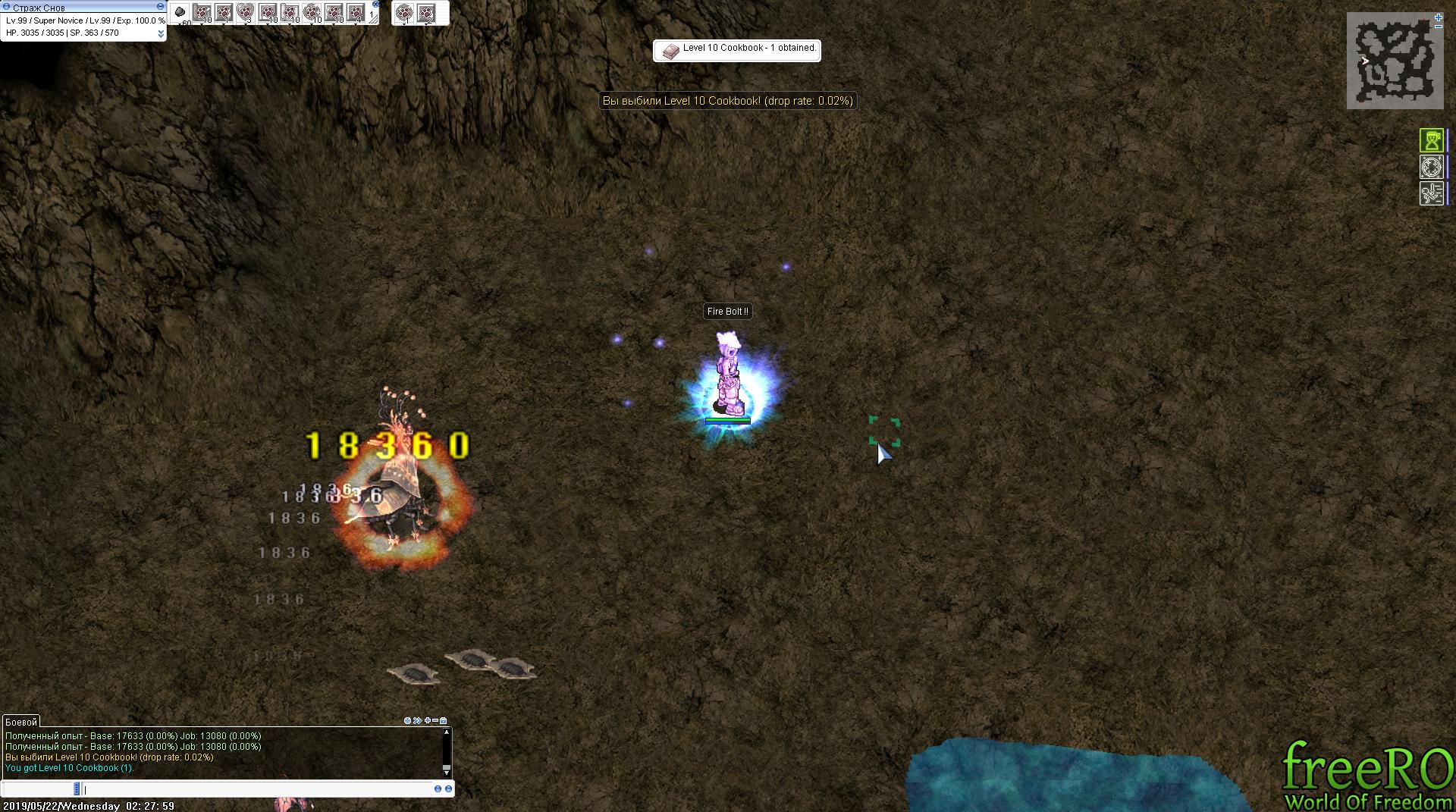
Task: Switch to the Боевой chat tab
Action: coord(21,722)
